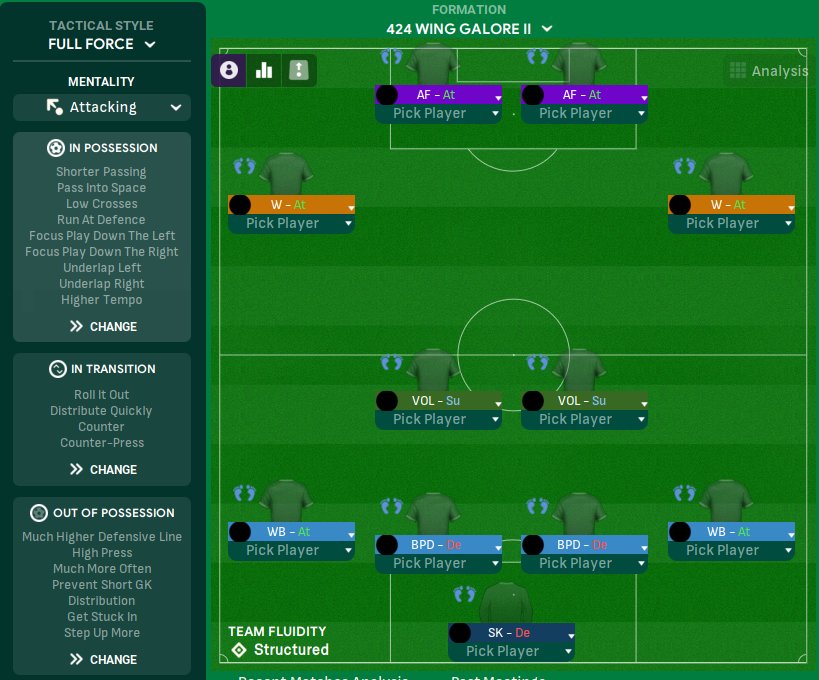This screenshot has width=819, height=680.
Task: Show the Analysis overlay
Action: pos(768,70)
